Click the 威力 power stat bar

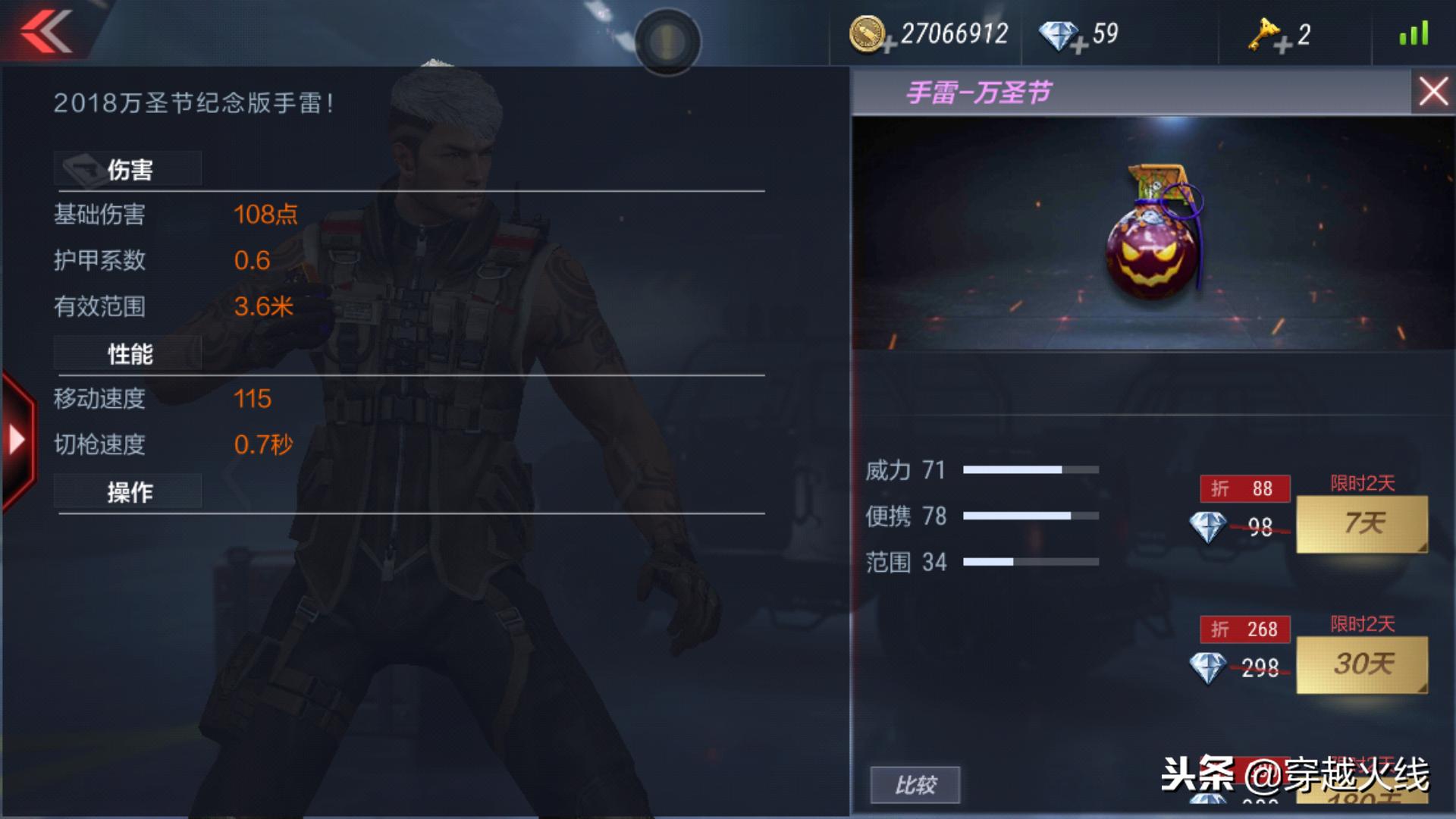[1031, 469]
